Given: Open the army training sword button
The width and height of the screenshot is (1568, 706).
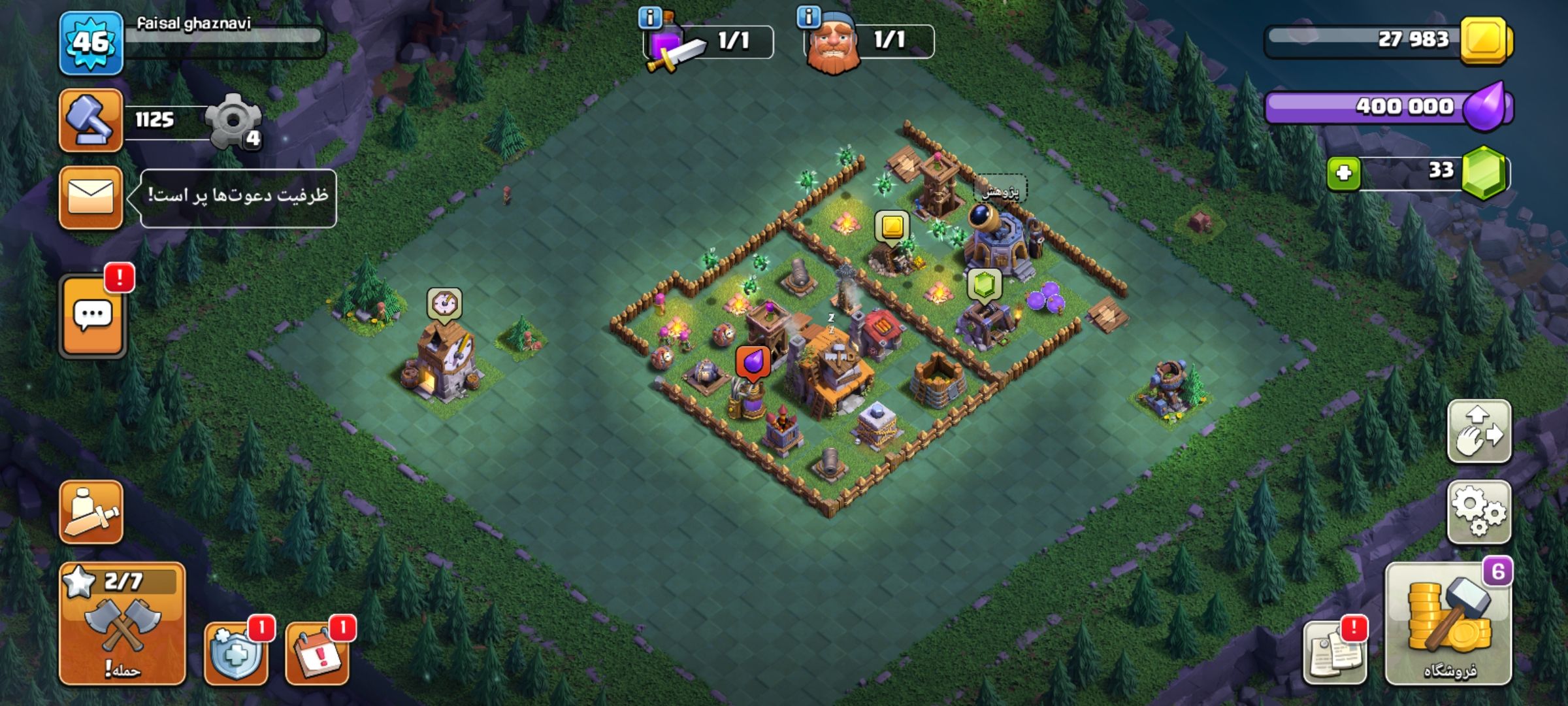Looking at the screenshot, I should point(91,513).
